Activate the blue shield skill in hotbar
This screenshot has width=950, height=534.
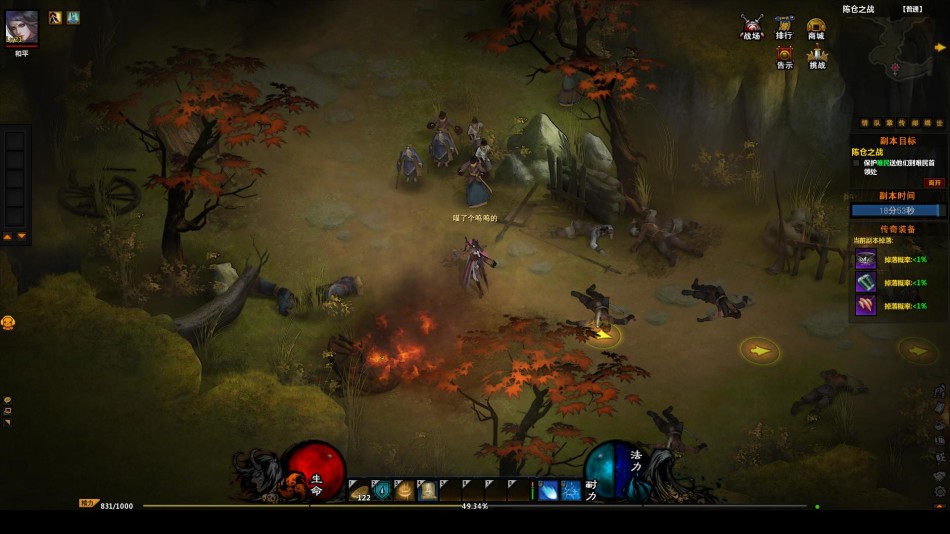tap(382, 490)
